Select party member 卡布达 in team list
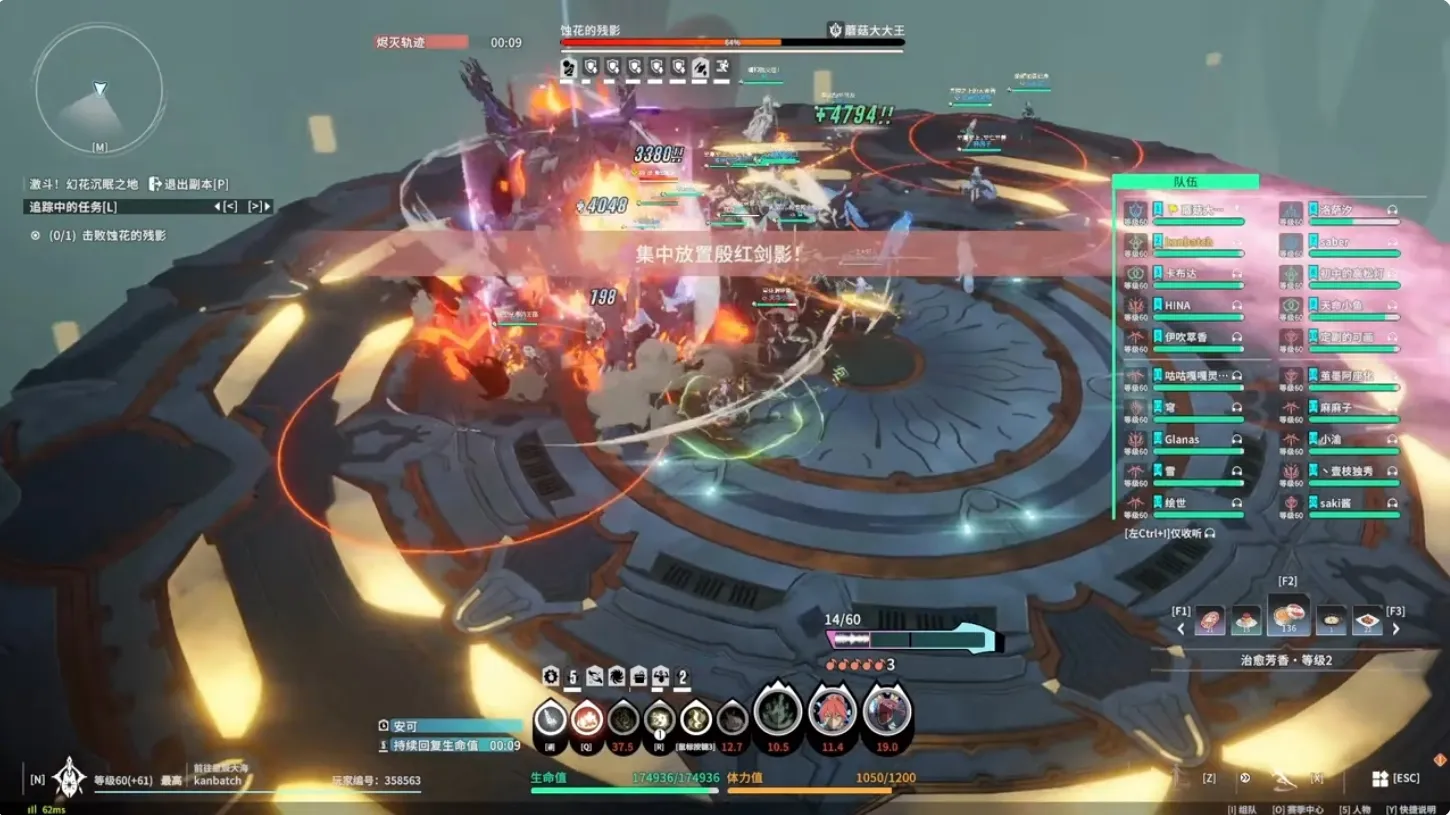Screen dimensions: 1450x815 coord(1180,274)
